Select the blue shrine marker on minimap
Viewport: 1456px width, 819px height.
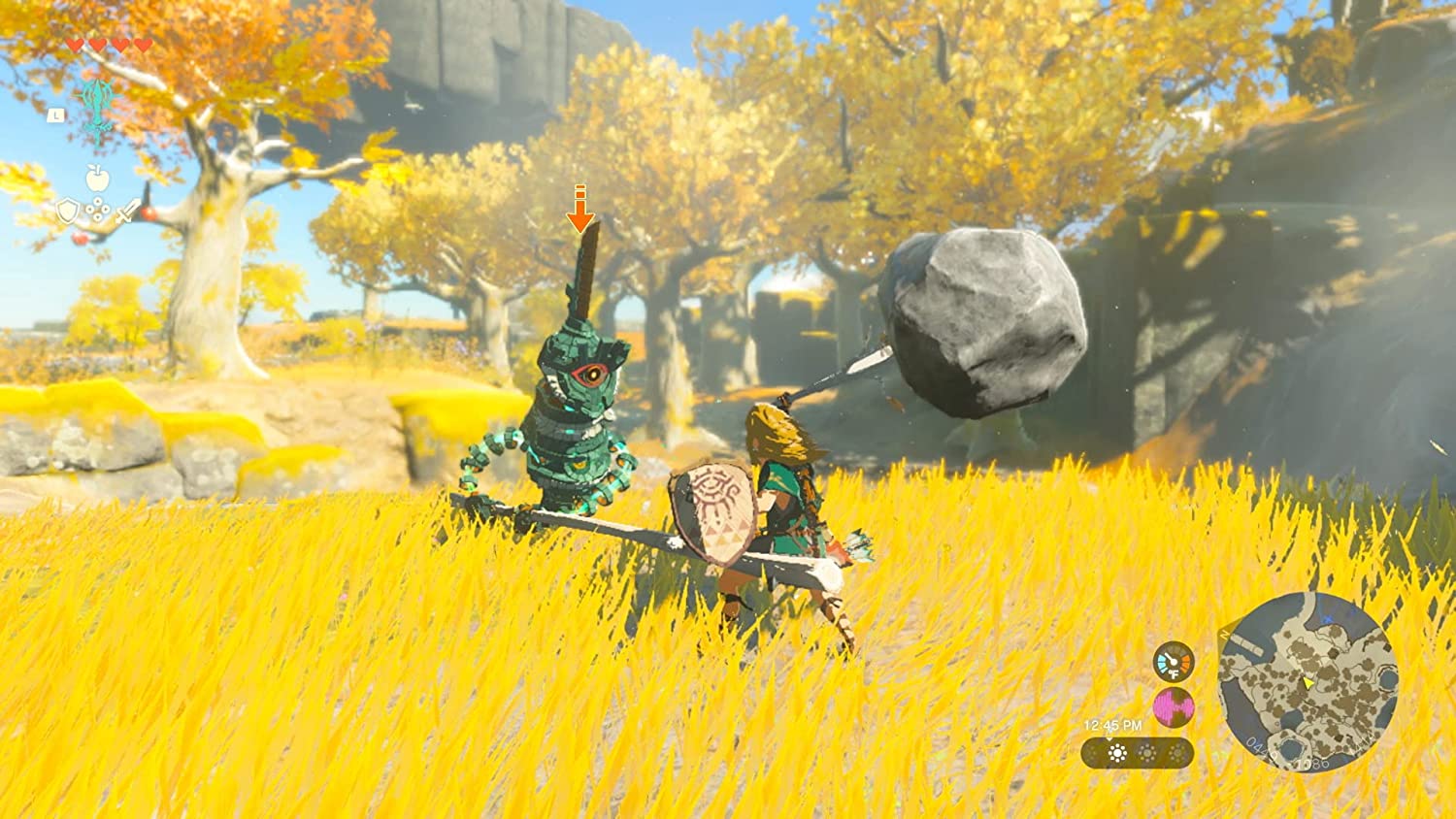pos(1328,618)
